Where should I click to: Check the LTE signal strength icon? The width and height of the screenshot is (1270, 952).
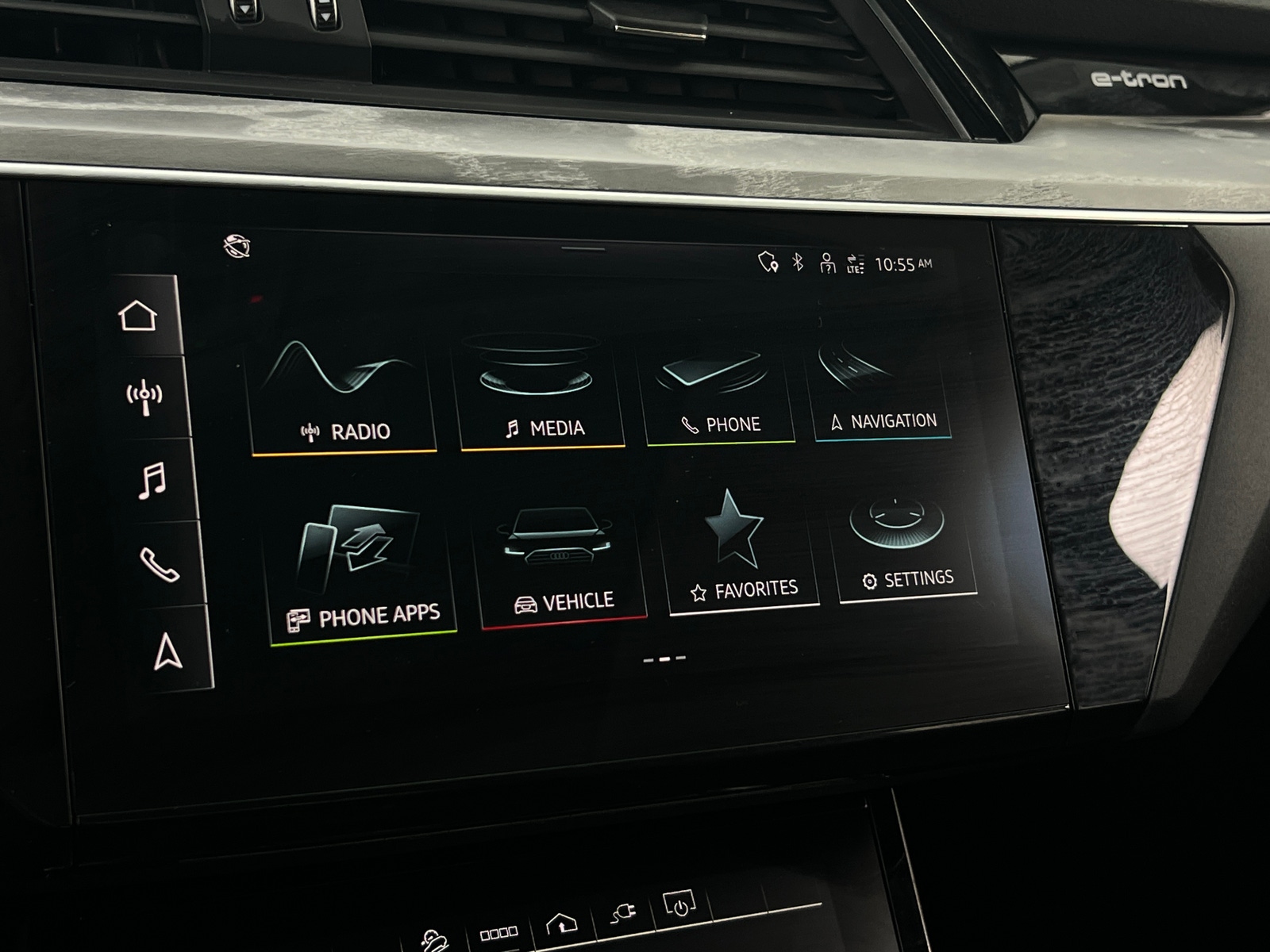click(856, 262)
